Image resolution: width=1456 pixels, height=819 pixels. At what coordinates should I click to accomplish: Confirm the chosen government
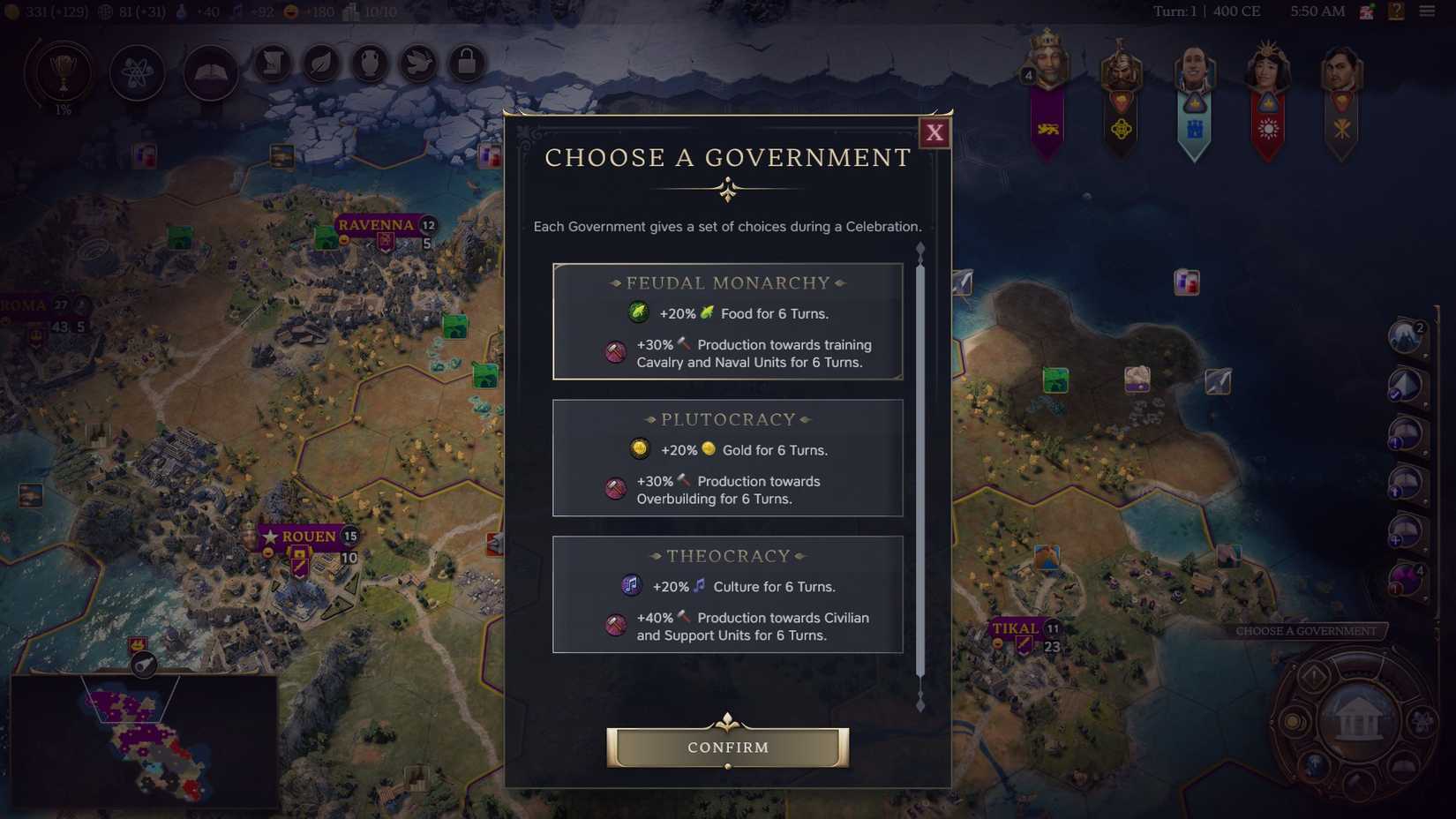coord(727,748)
